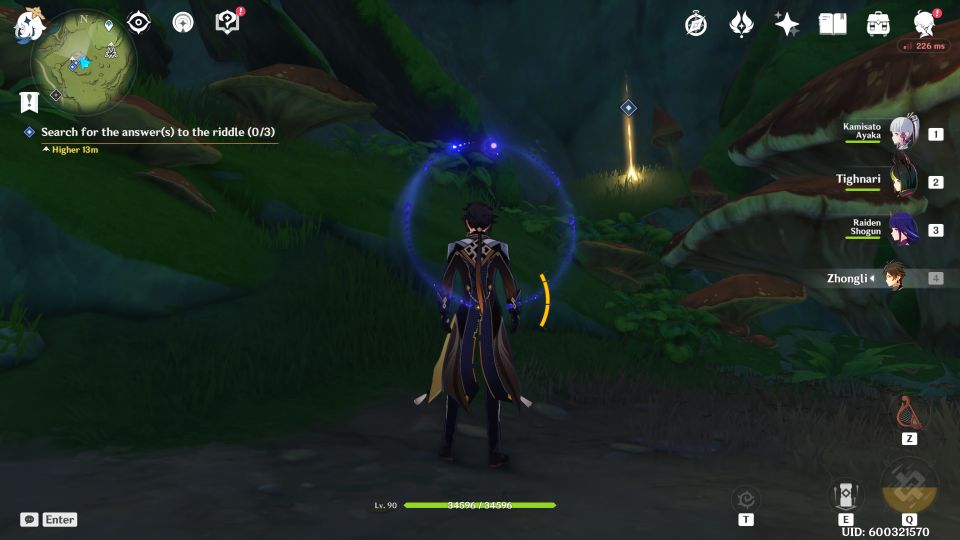Open the Wish star icon

(787, 24)
